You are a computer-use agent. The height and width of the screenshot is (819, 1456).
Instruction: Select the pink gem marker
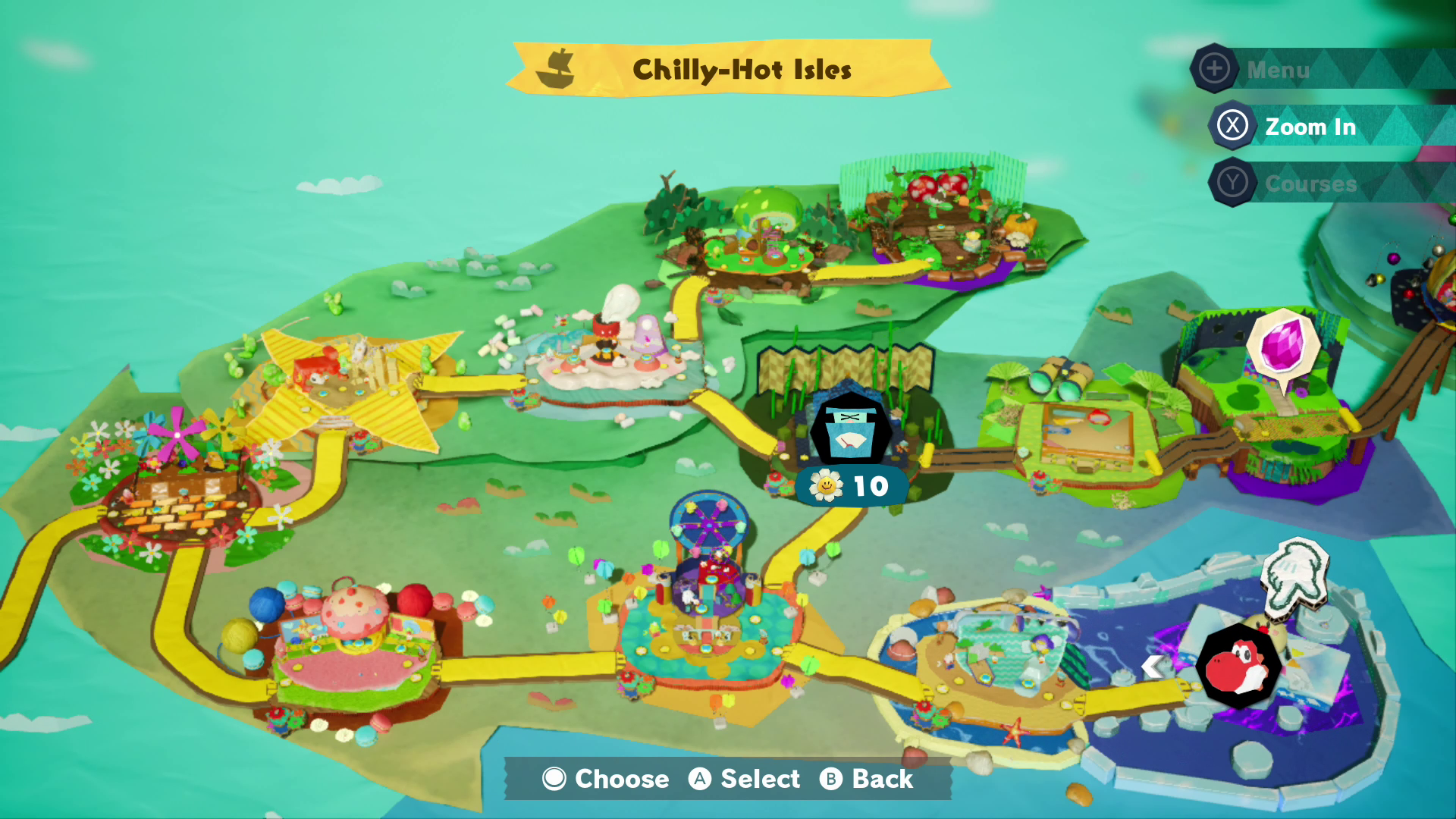[1283, 345]
